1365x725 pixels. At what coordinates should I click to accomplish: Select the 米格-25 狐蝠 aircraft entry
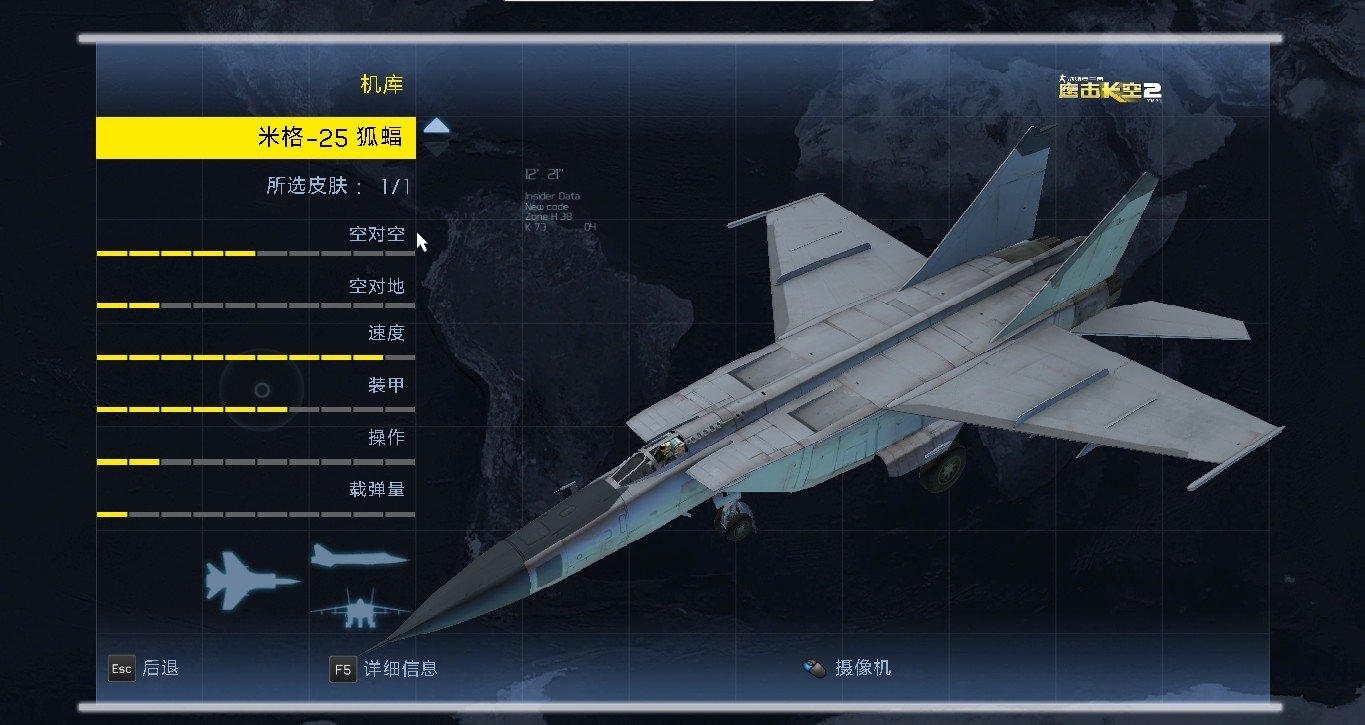tap(256, 138)
